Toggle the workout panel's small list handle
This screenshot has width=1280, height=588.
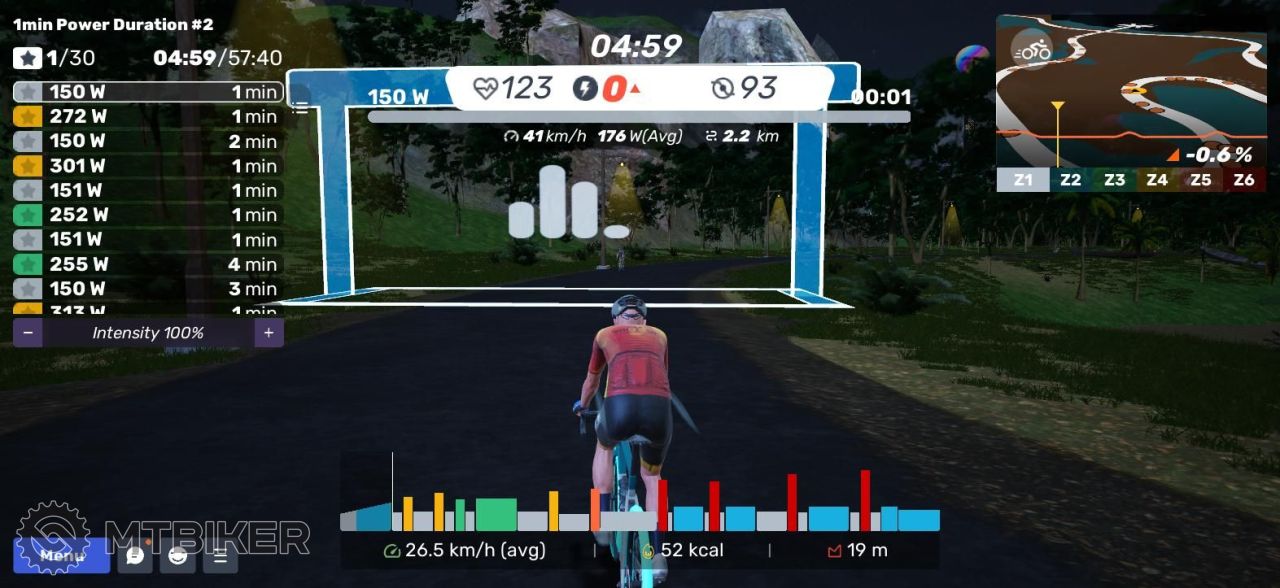coord(299,99)
